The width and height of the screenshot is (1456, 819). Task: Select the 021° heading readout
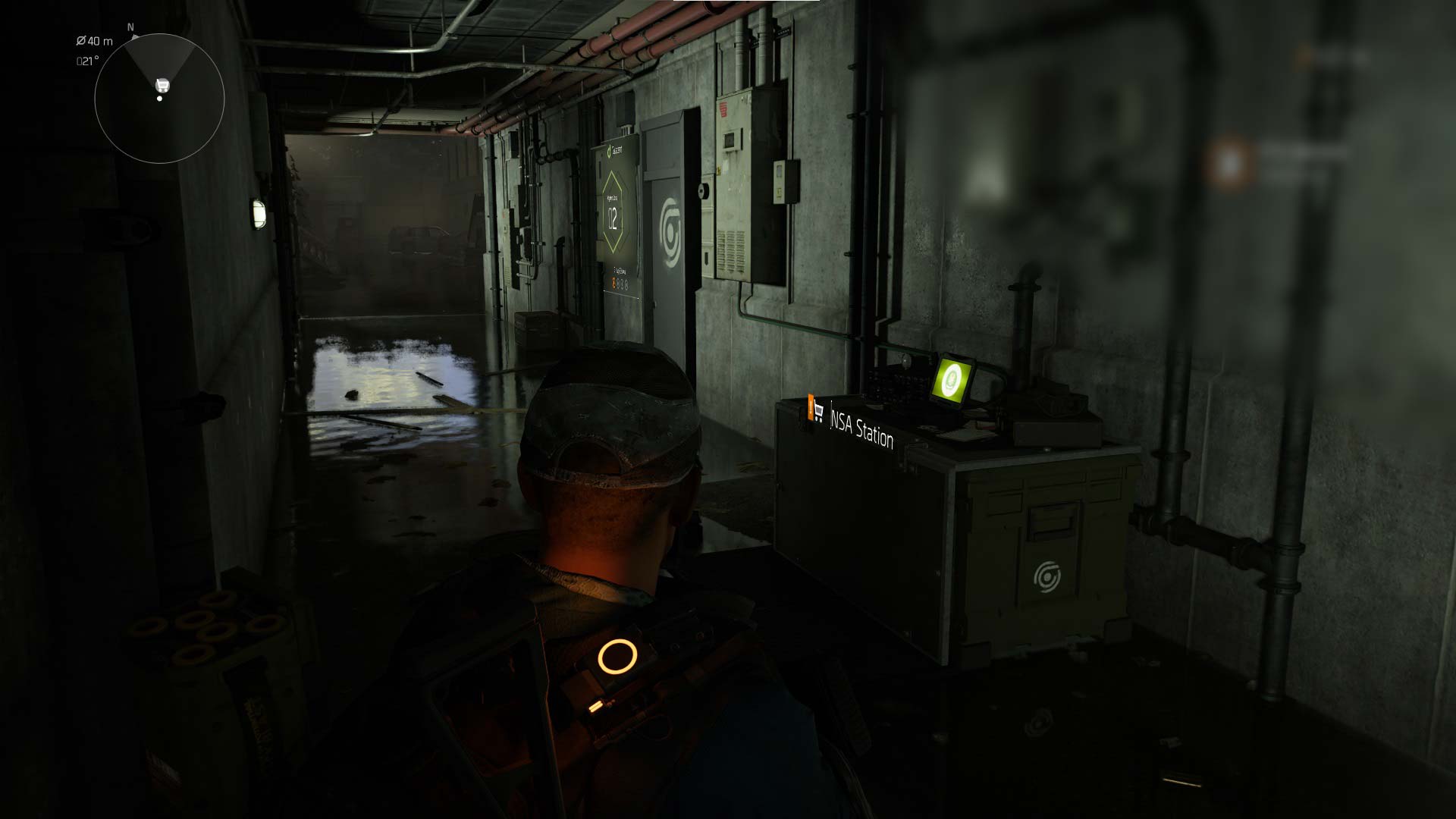88,60
